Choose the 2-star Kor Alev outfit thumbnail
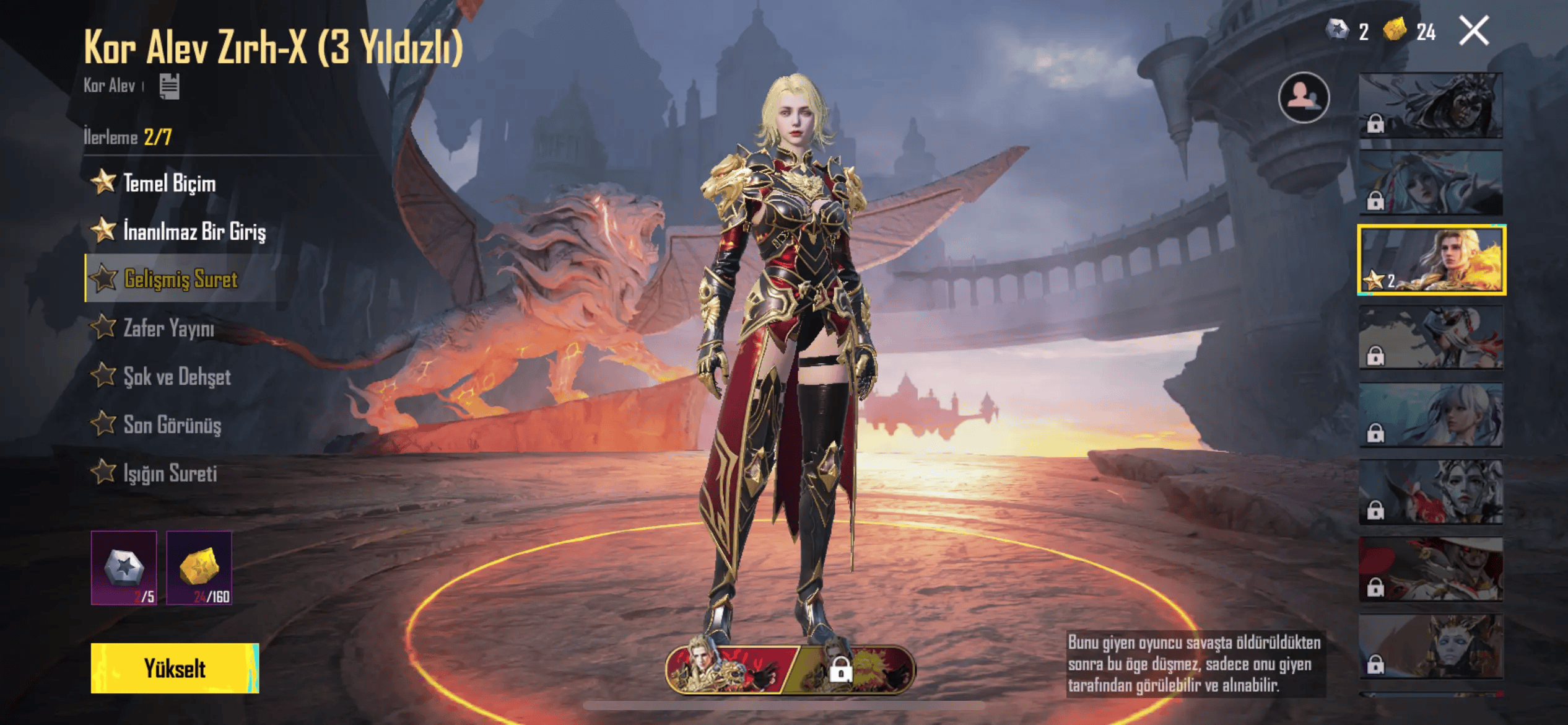The height and width of the screenshot is (725, 1568). 1431,260
